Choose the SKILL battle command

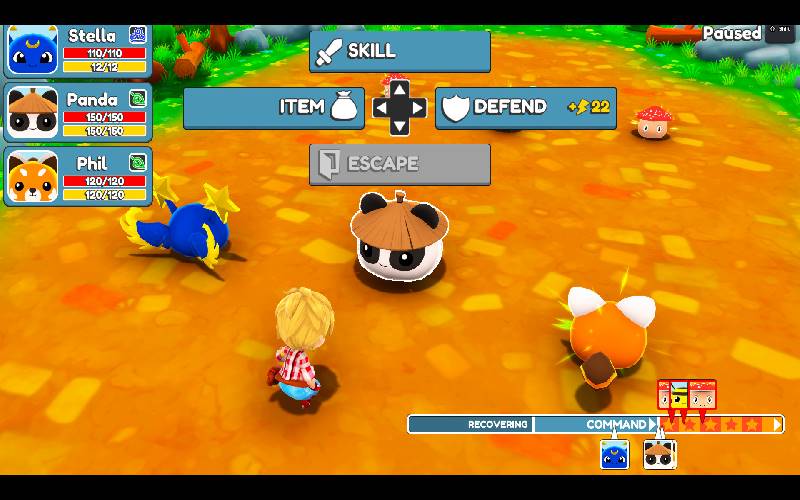pos(399,51)
